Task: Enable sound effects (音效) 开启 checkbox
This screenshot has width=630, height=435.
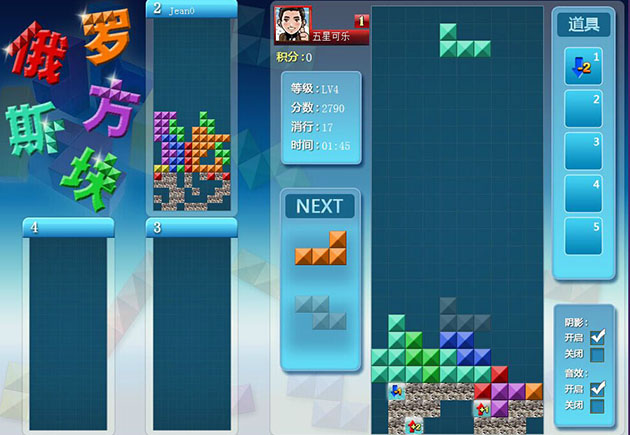Action: point(598,388)
